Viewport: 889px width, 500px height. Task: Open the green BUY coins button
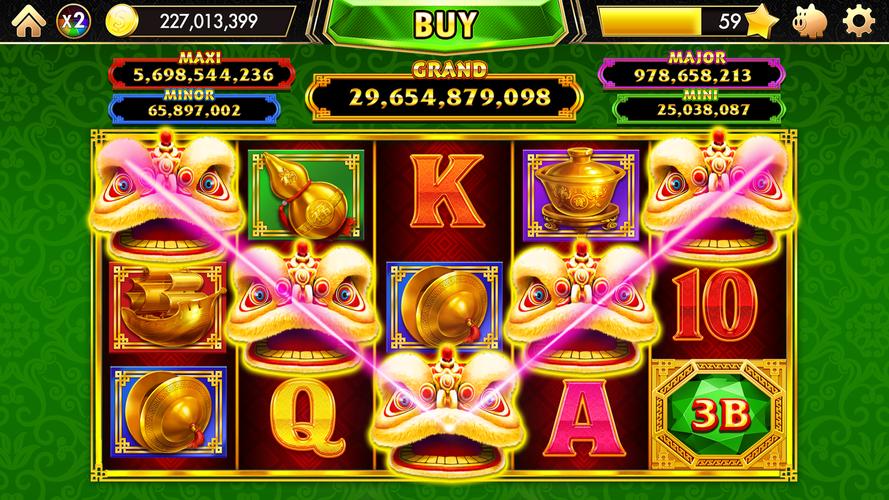445,24
